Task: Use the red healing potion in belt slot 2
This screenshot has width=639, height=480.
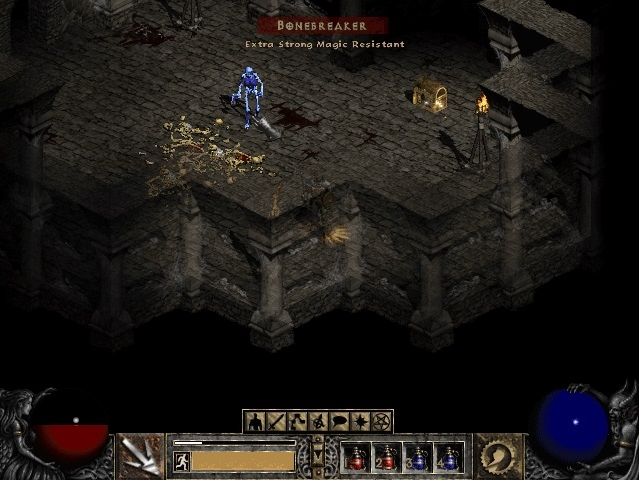Action: point(387,457)
